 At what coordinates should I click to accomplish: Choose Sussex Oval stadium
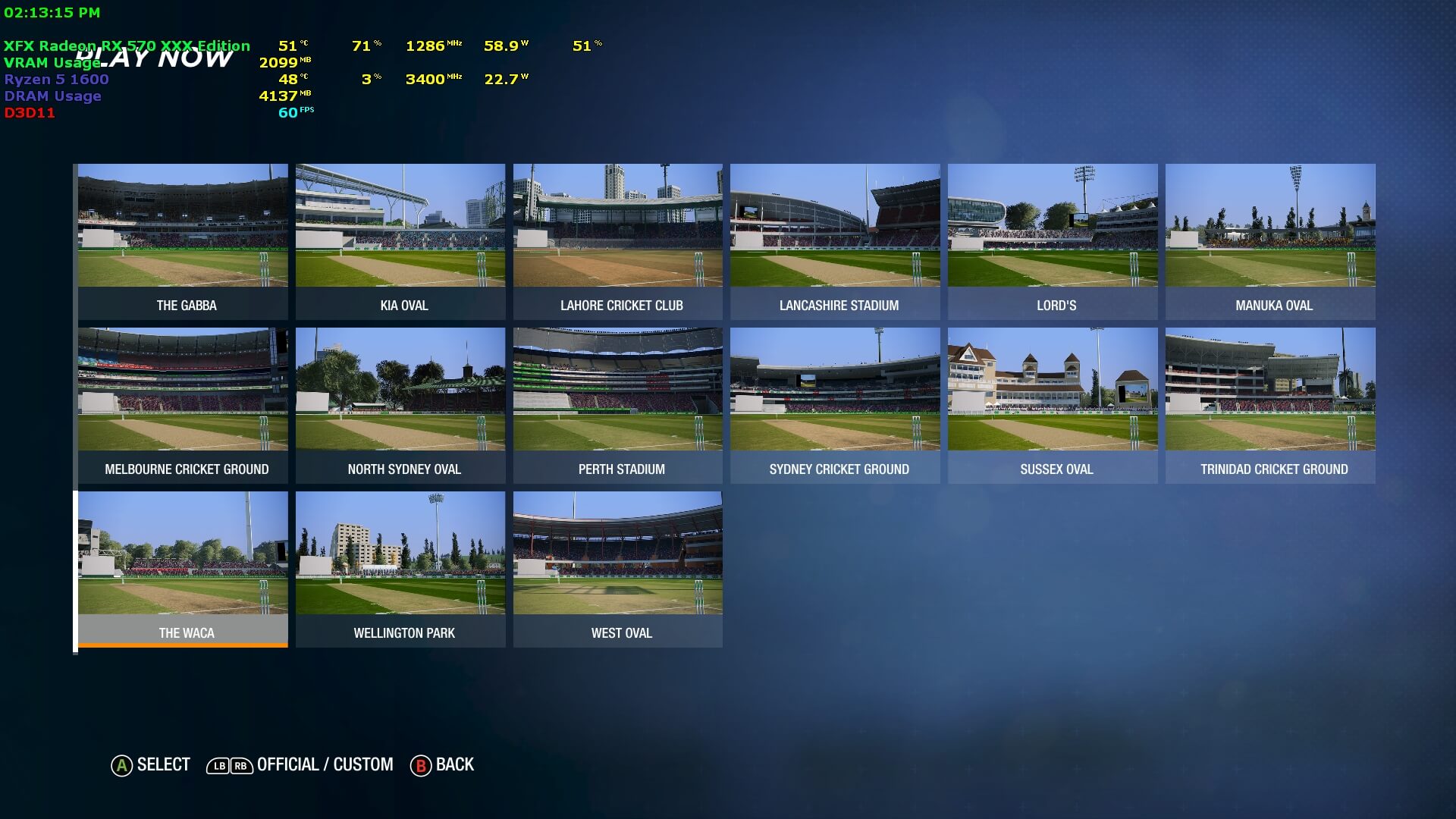pos(1053,405)
